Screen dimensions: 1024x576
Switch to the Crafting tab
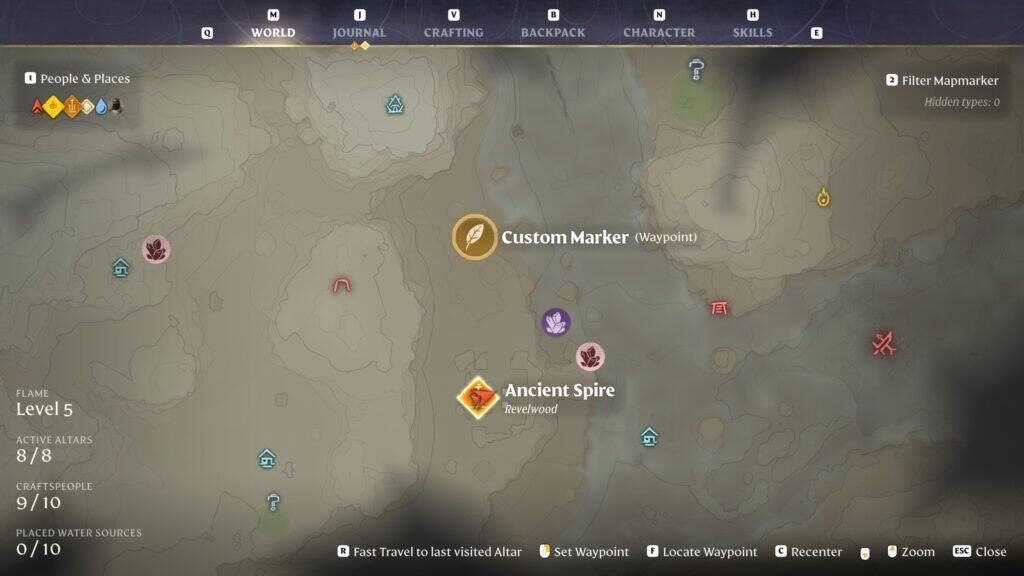[453, 32]
